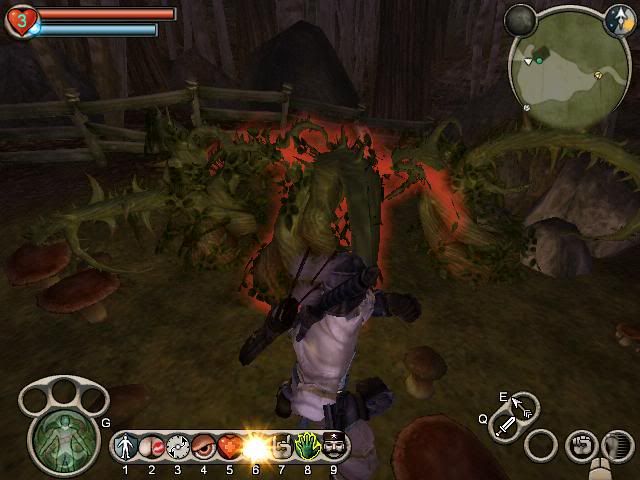Image resolution: width=640 pixels, height=480 pixels.
Task: Select the gold quest marker on minimap
Action: 598,74
